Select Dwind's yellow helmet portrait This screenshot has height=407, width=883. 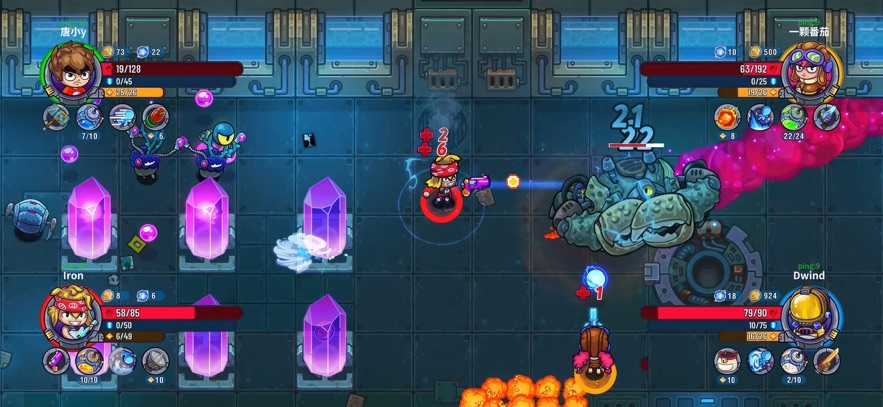(808, 314)
